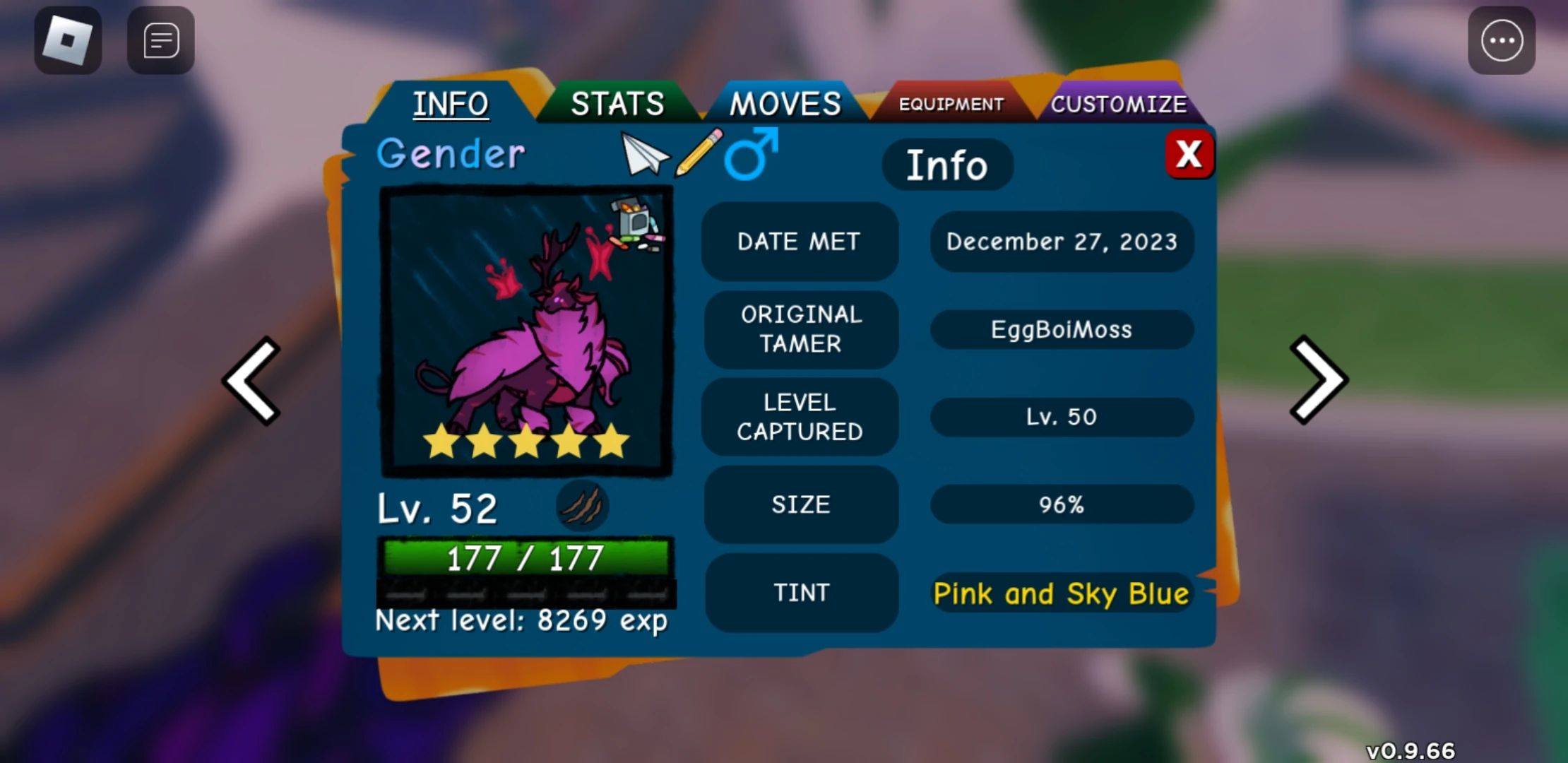Image resolution: width=1568 pixels, height=763 pixels.
Task: Toggle the fifth star rating
Action: coord(614,440)
